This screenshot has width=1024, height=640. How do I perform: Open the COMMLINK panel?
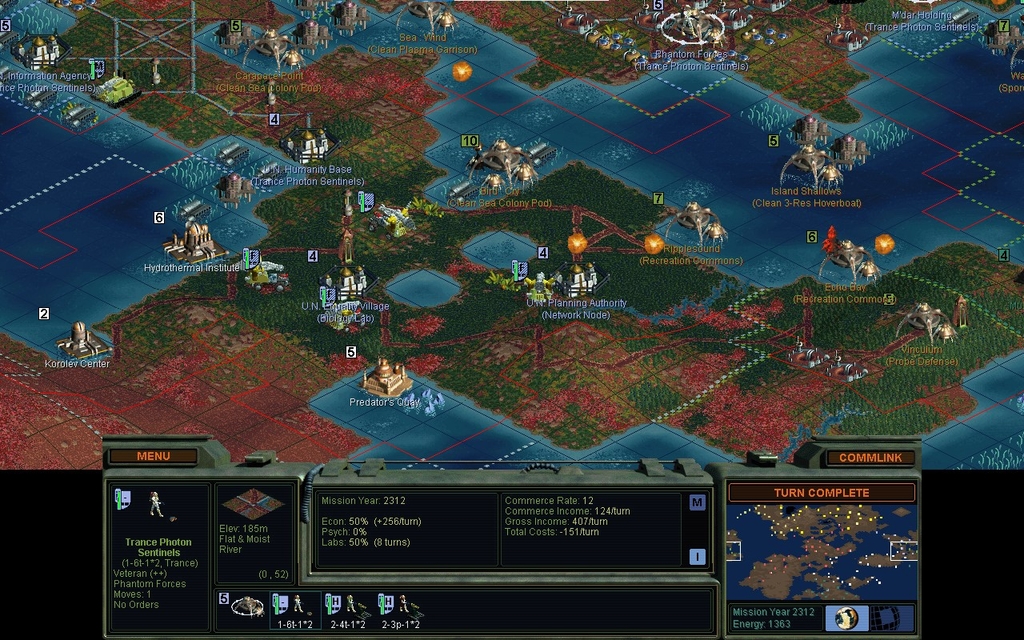(x=869, y=457)
